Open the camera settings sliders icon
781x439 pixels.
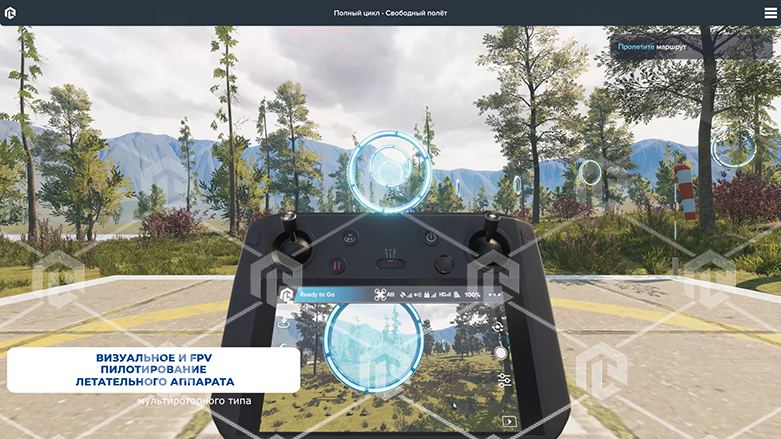tap(502, 380)
